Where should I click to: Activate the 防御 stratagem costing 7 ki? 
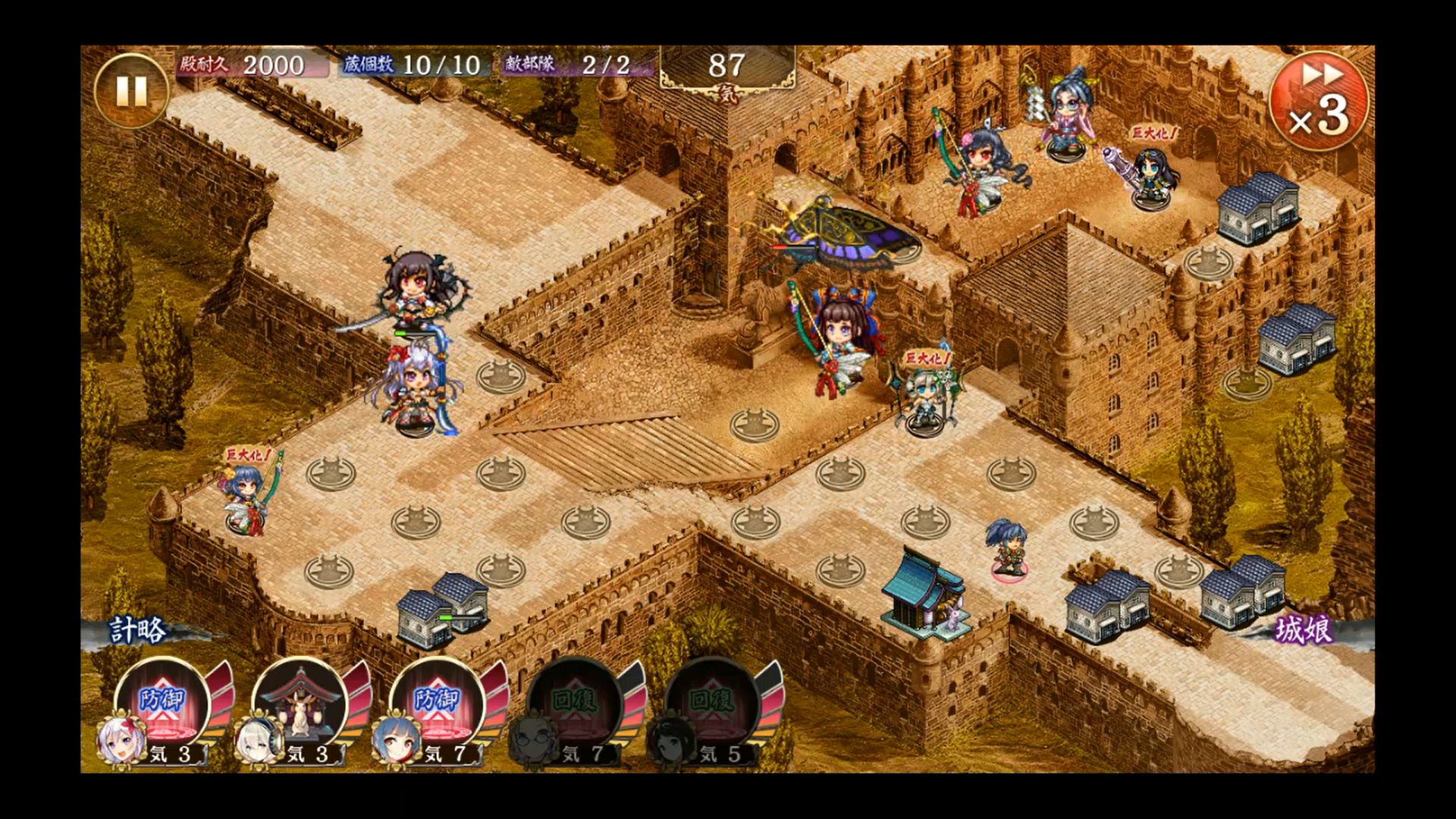(437, 704)
